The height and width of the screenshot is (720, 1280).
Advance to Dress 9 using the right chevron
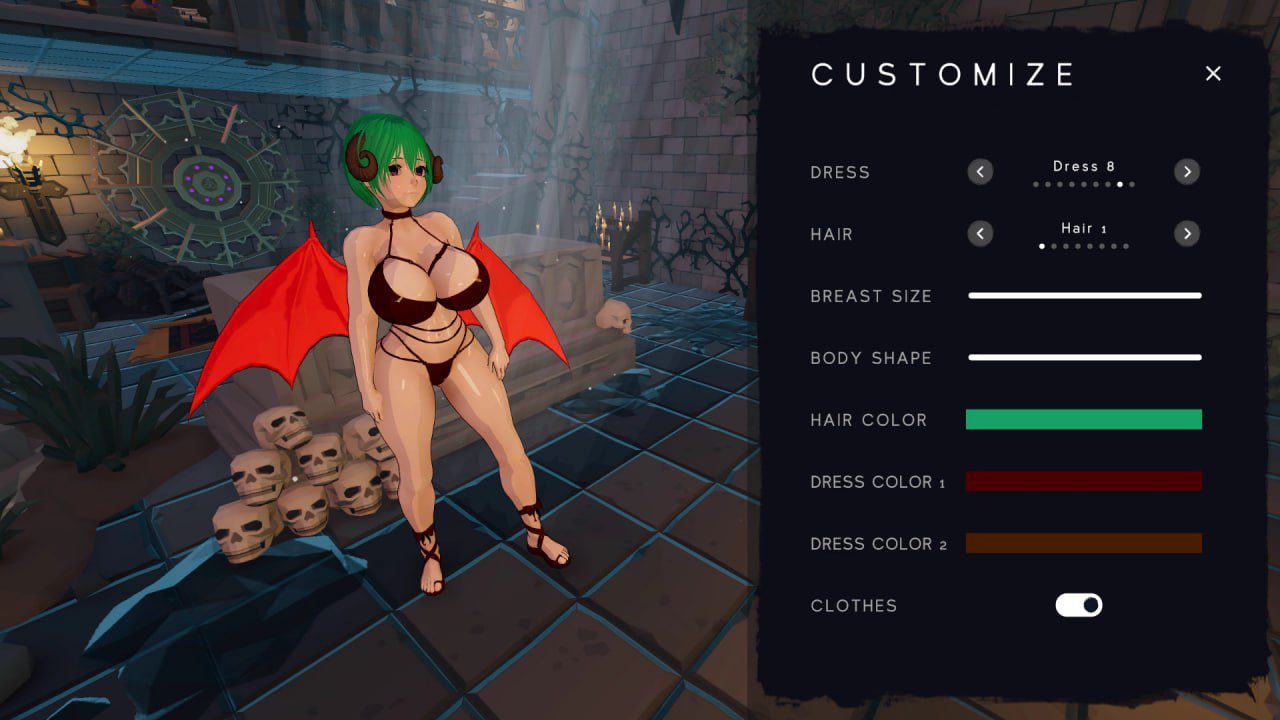pyautogui.click(x=1186, y=171)
